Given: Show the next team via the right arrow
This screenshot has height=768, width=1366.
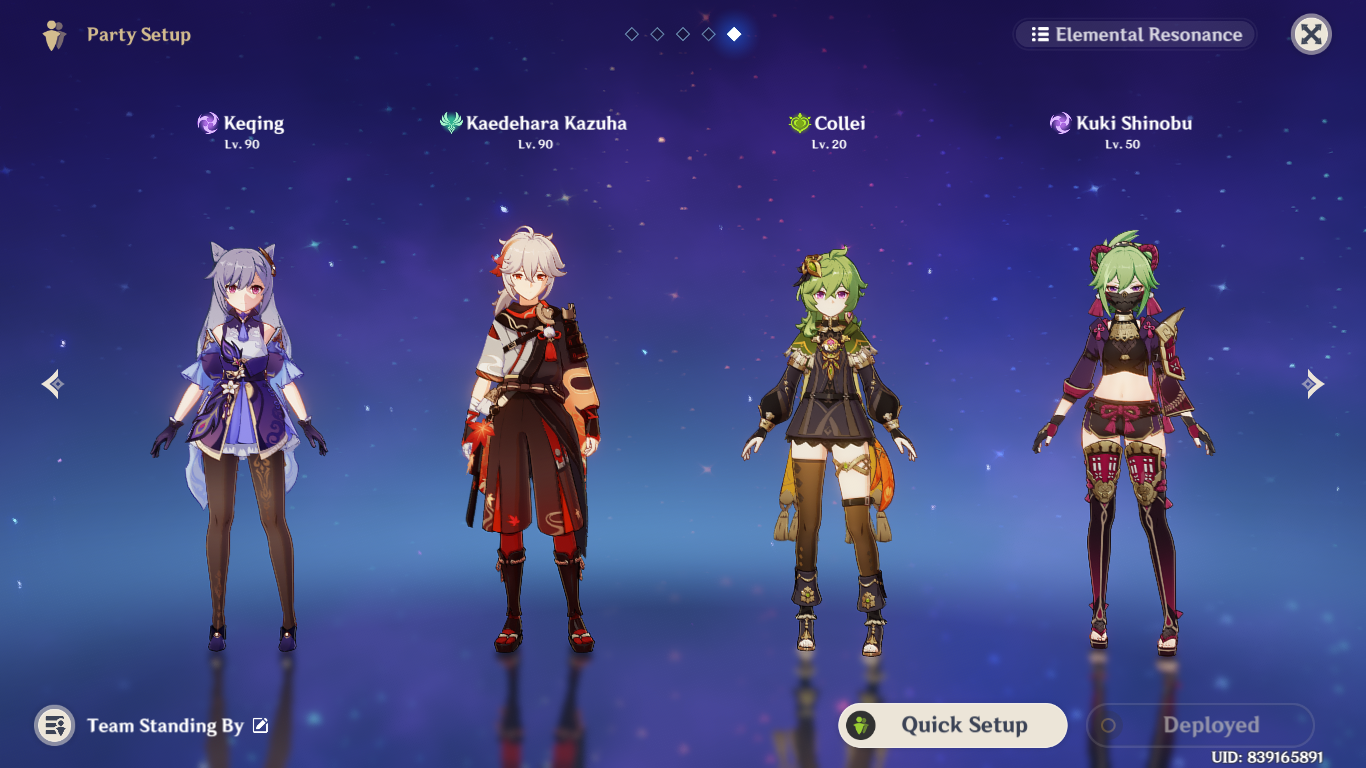Looking at the screenshot, I should tap(1315, 383).
